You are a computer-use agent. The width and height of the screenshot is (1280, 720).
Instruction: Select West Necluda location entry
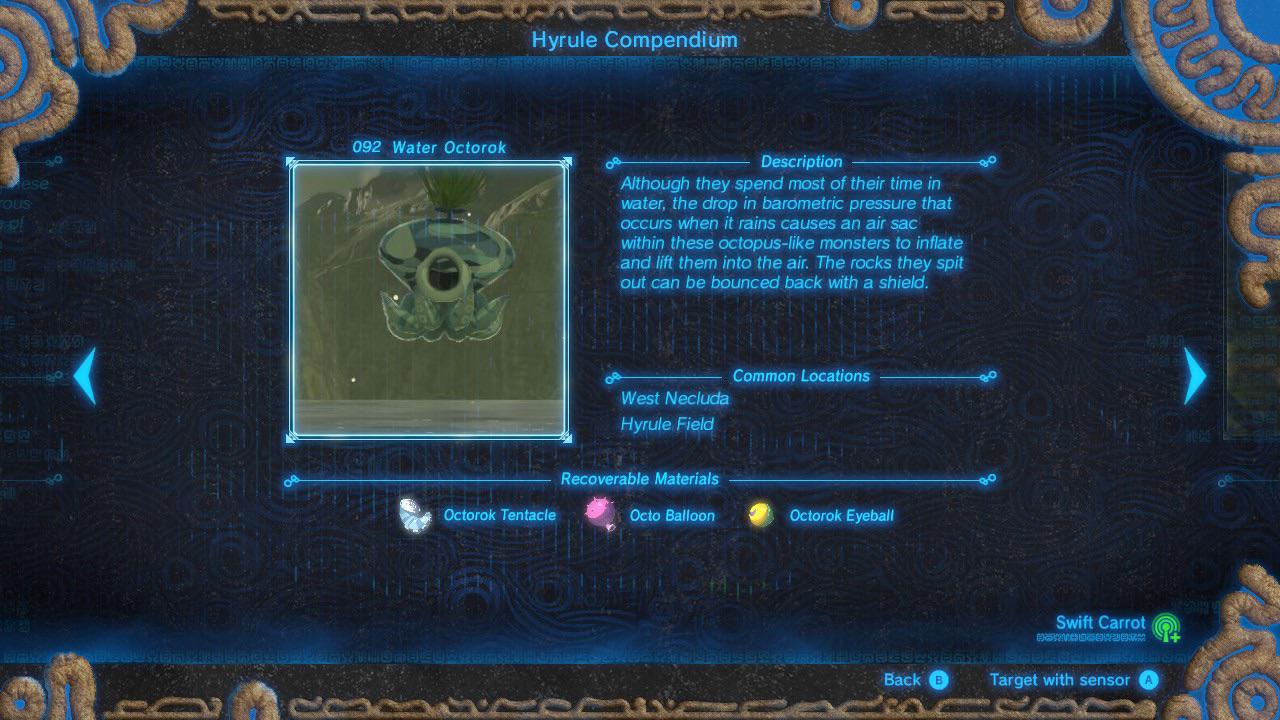(676, 398)
